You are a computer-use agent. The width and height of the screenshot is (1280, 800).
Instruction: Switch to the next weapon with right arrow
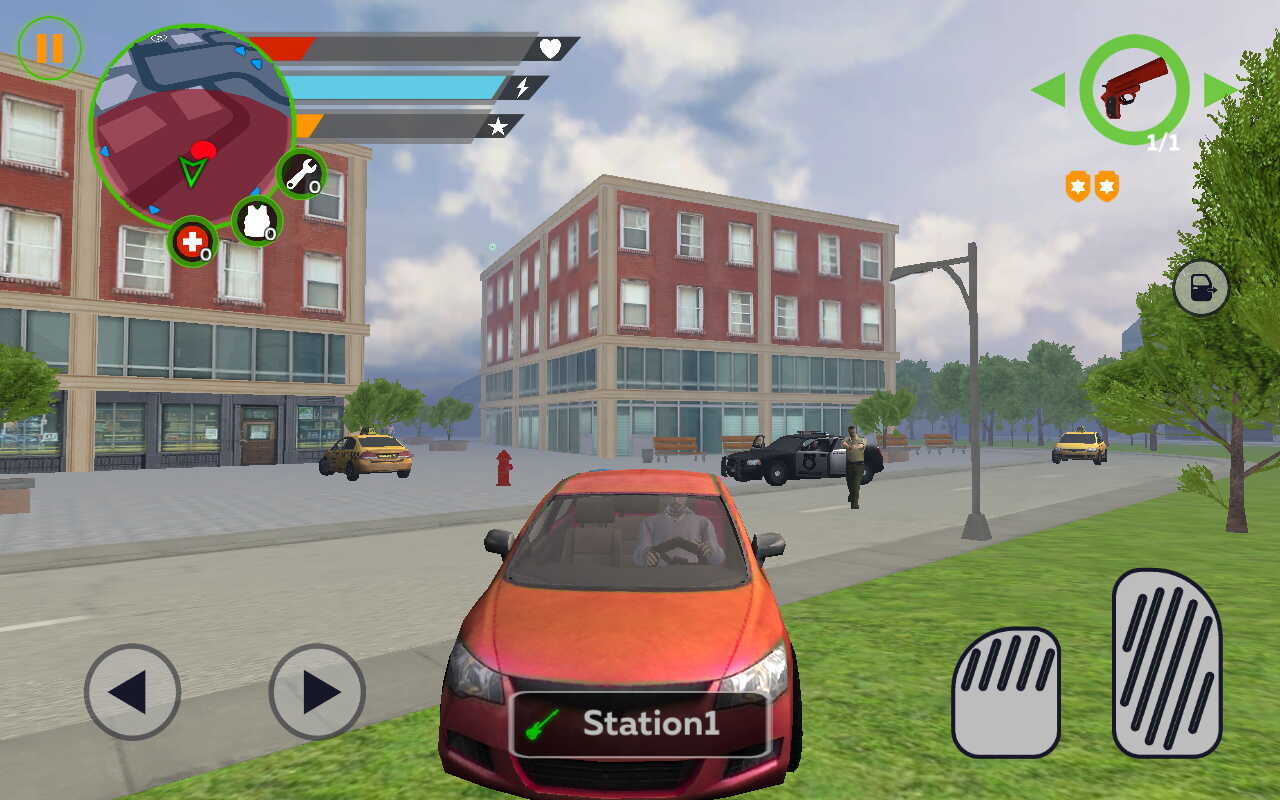pyautogui.click(x=1220, y=90)
